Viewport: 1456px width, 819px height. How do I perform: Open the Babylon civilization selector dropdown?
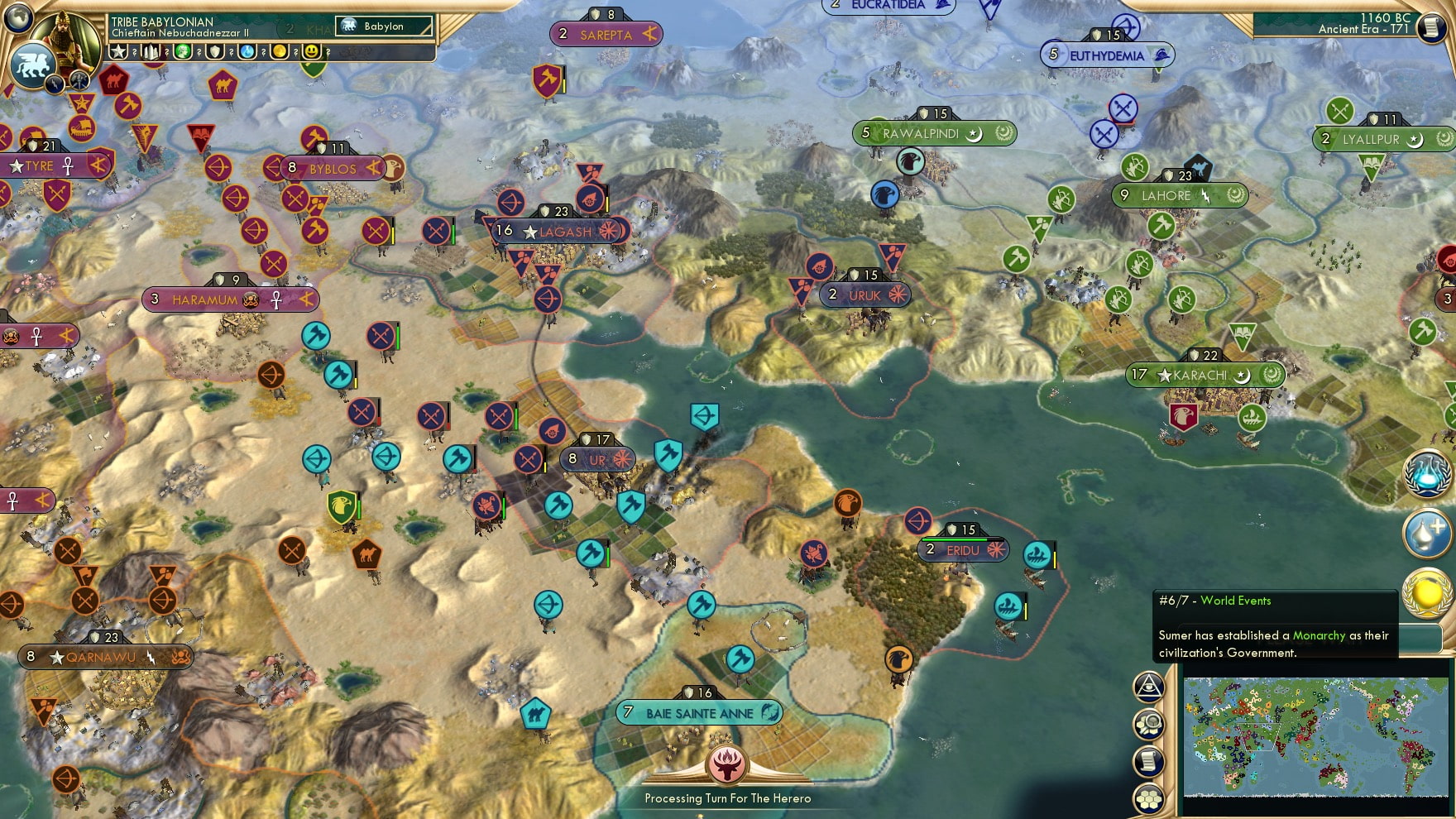tap(383, 26)
